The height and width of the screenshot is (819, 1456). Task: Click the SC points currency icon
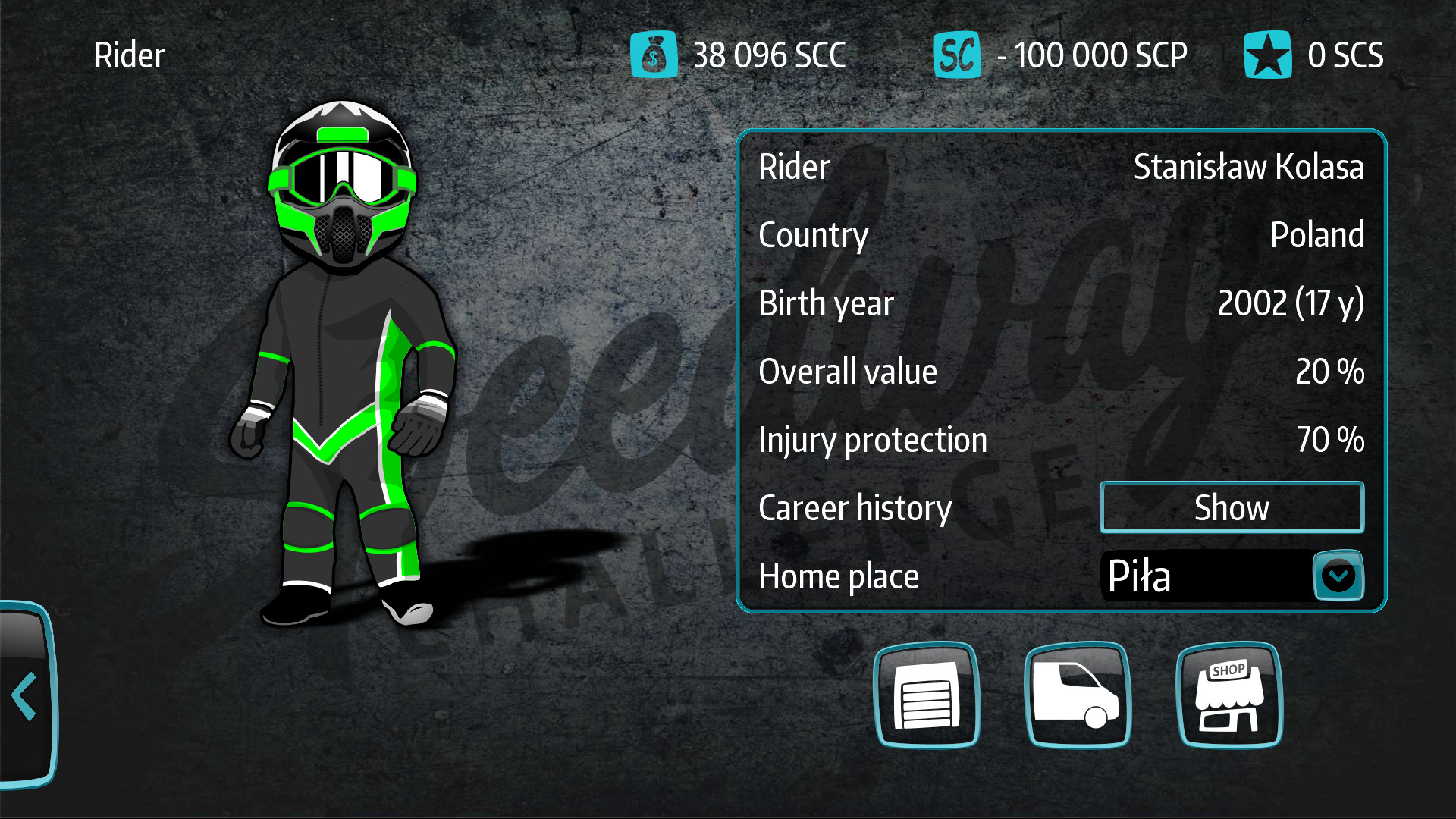click(x=956, y=55)
